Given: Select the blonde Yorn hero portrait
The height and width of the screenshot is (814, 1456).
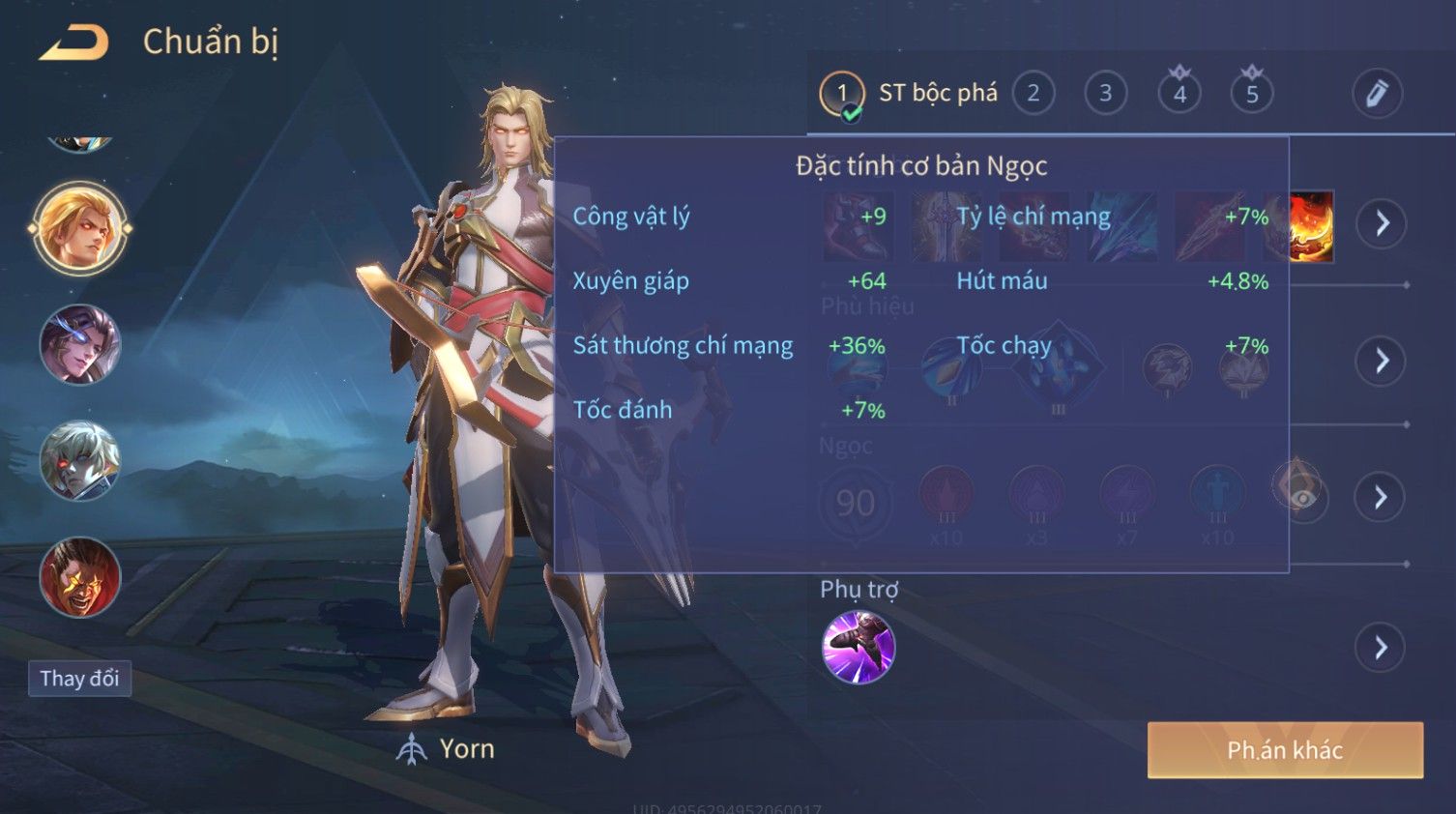Looking at the screenshot, I should point(80,229).
